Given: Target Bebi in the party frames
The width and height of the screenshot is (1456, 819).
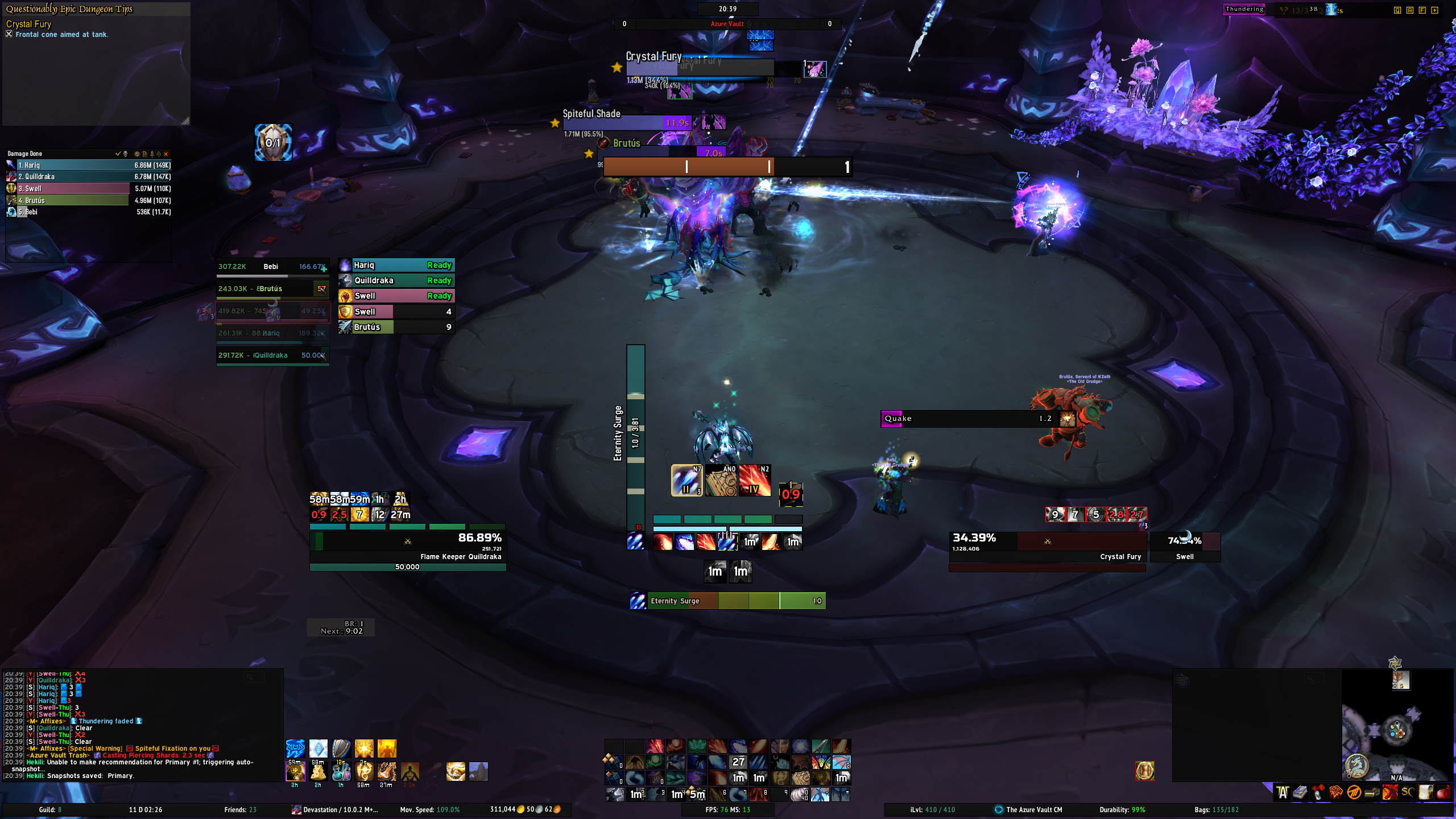Looking at the screenshot, I should pyautogui.click(x=272, y=267).
